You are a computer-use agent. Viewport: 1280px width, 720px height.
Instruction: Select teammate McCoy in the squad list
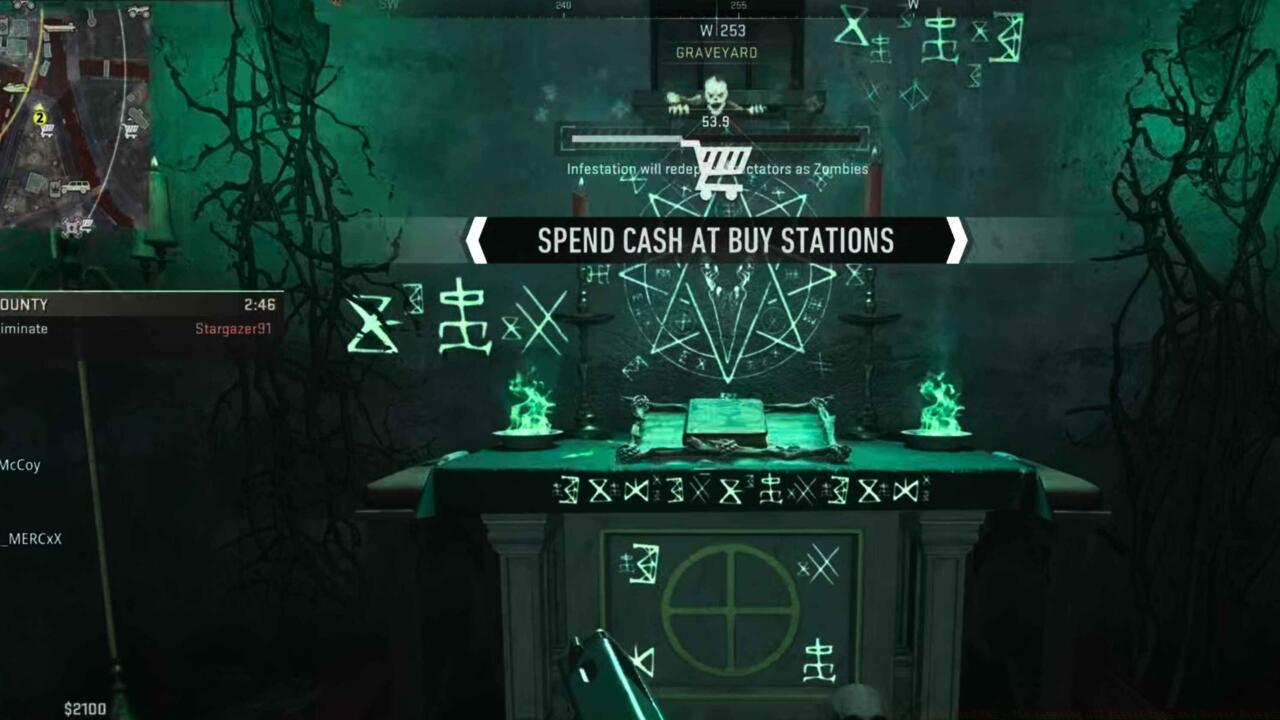[22, 465]
